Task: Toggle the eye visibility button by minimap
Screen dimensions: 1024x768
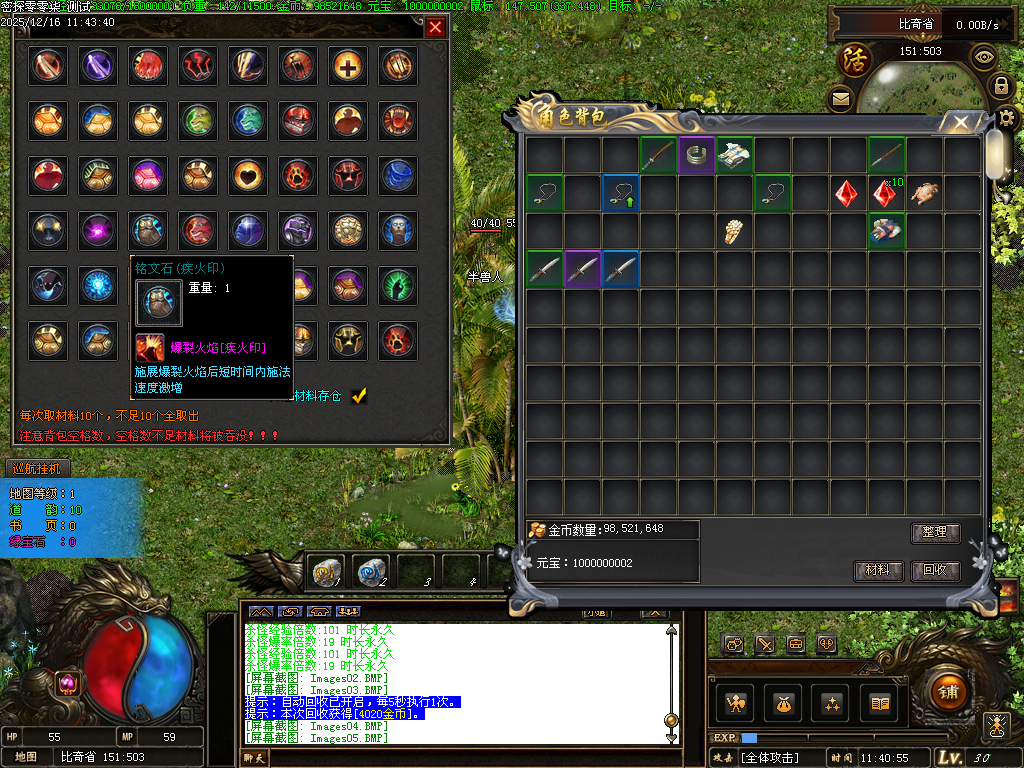Action: 984,57
